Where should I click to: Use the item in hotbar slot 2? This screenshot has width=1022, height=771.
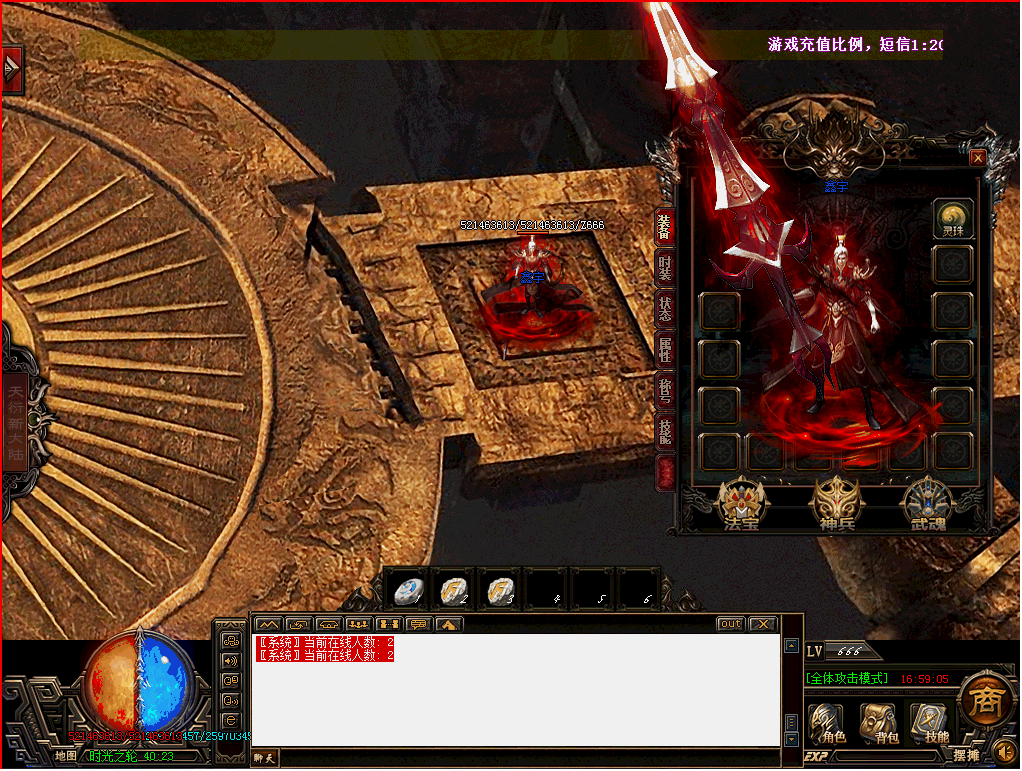click(454, 590)
